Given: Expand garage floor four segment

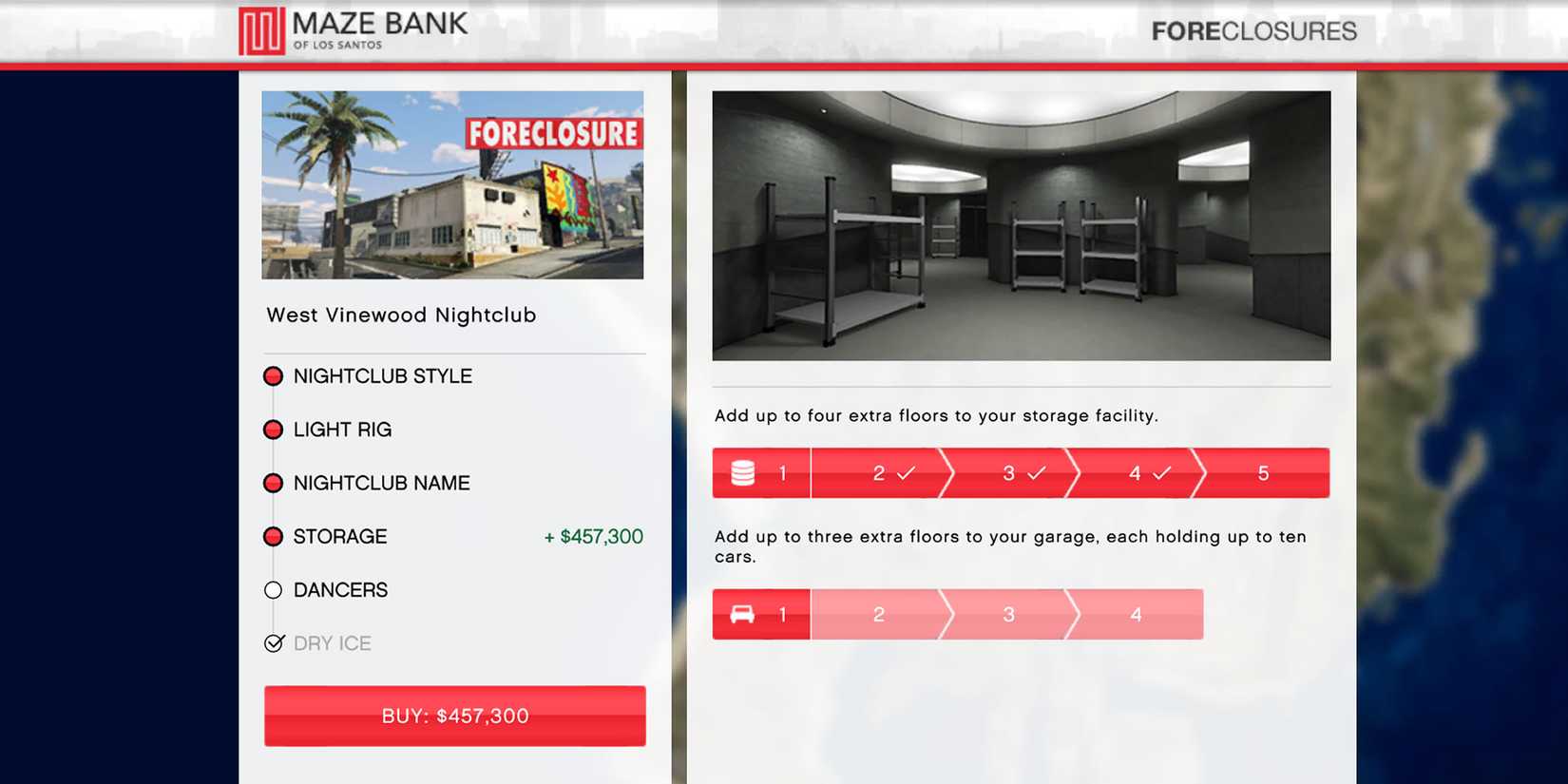Looking at the screenshot, I should [1136, 614].
